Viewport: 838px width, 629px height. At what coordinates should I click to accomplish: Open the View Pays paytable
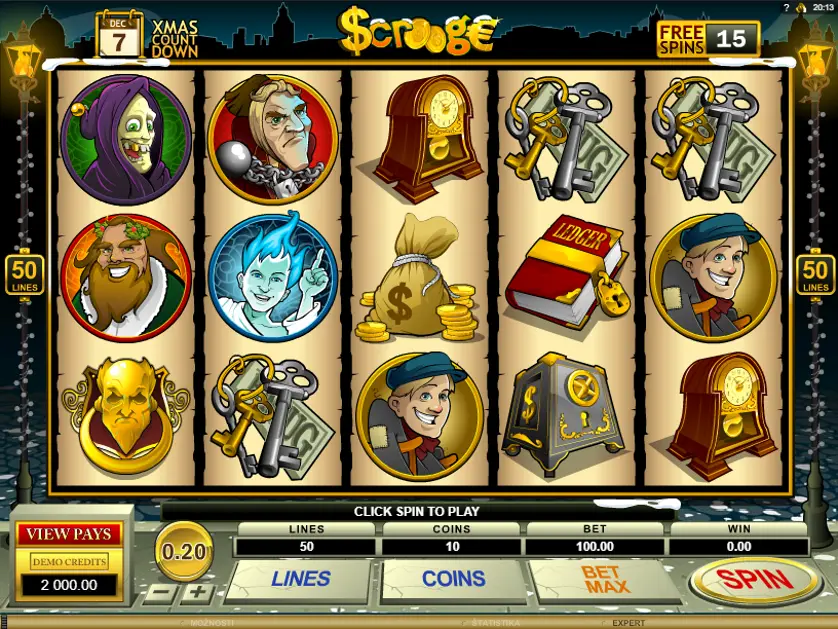pyautogui.click(x=68, y=534)
